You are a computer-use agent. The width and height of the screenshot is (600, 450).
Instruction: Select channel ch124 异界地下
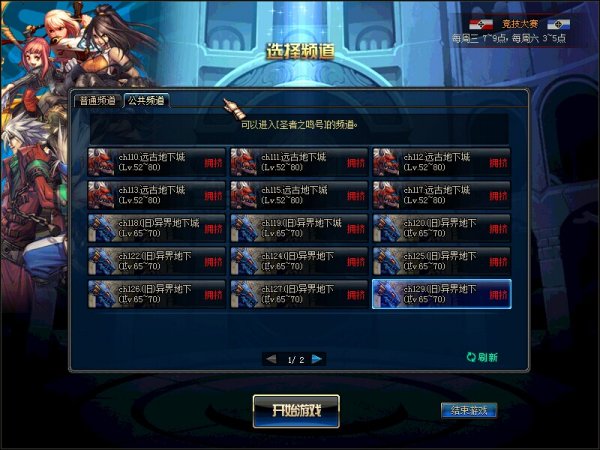point(299,261)
